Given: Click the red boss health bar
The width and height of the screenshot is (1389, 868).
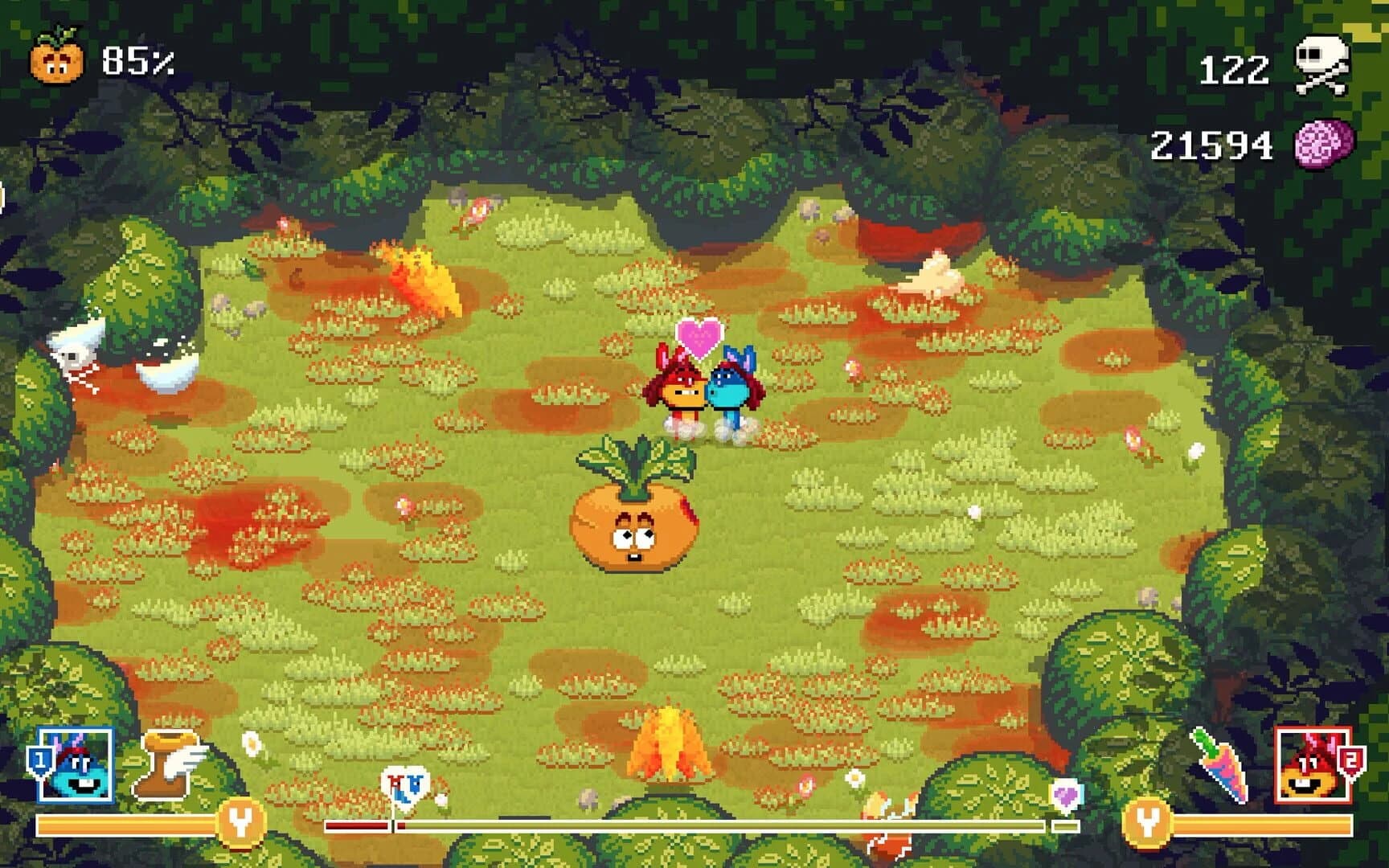Looking at the screenshot, I should pyautogui.click(x=358, y=825).
